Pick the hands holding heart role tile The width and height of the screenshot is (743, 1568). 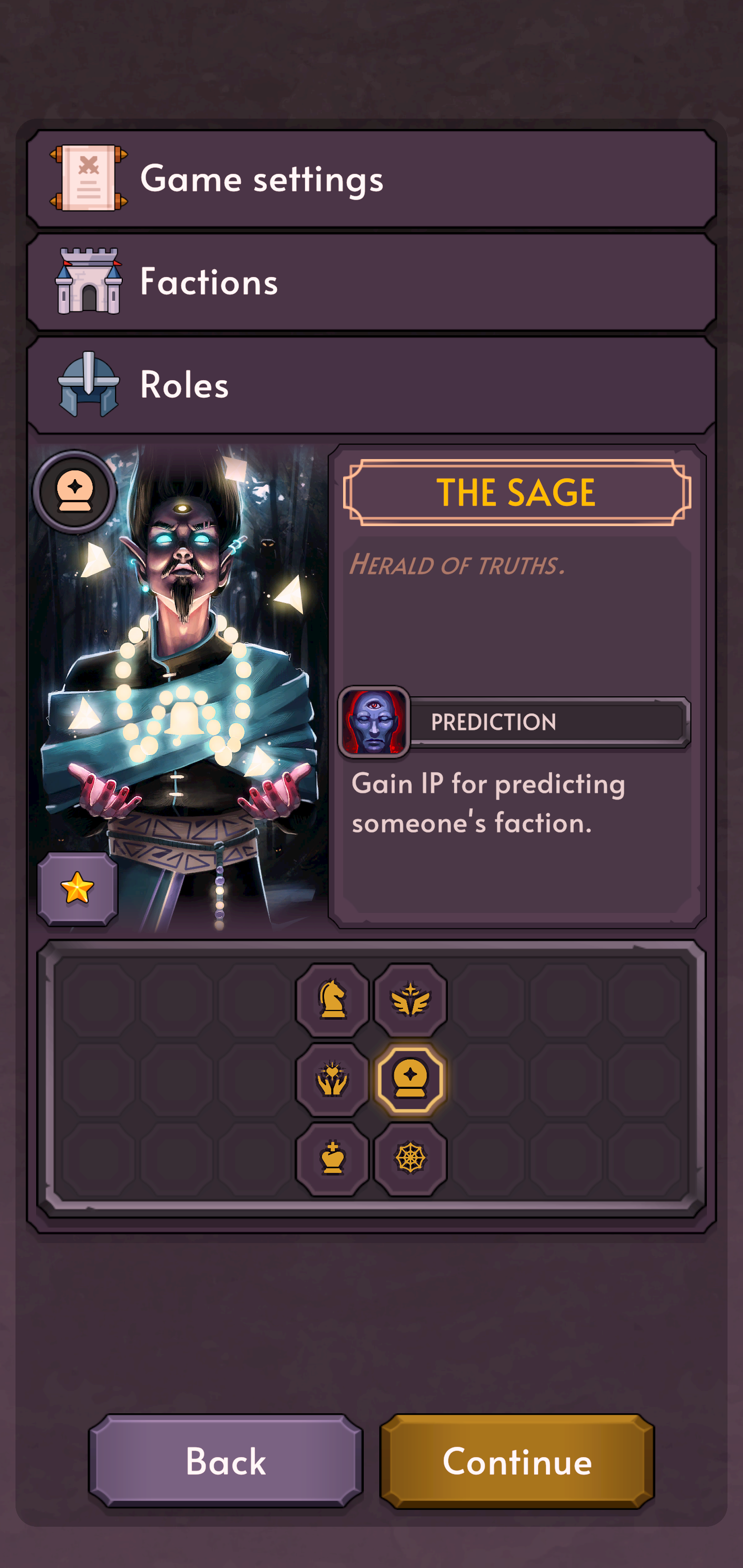pos(332,1079)
